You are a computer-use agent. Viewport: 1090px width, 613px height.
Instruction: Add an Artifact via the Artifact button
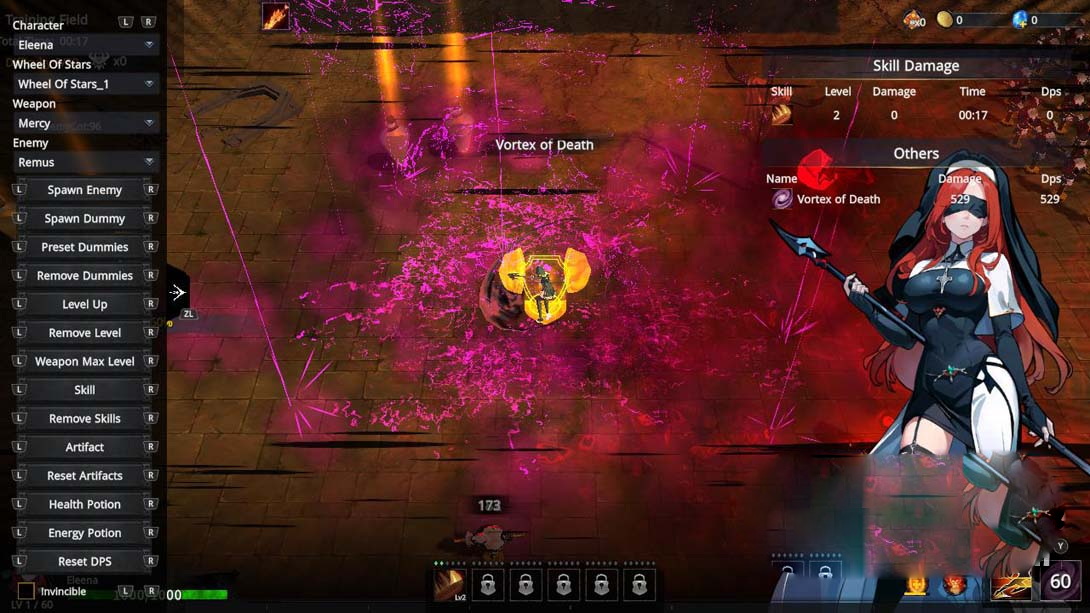(84, 447)
